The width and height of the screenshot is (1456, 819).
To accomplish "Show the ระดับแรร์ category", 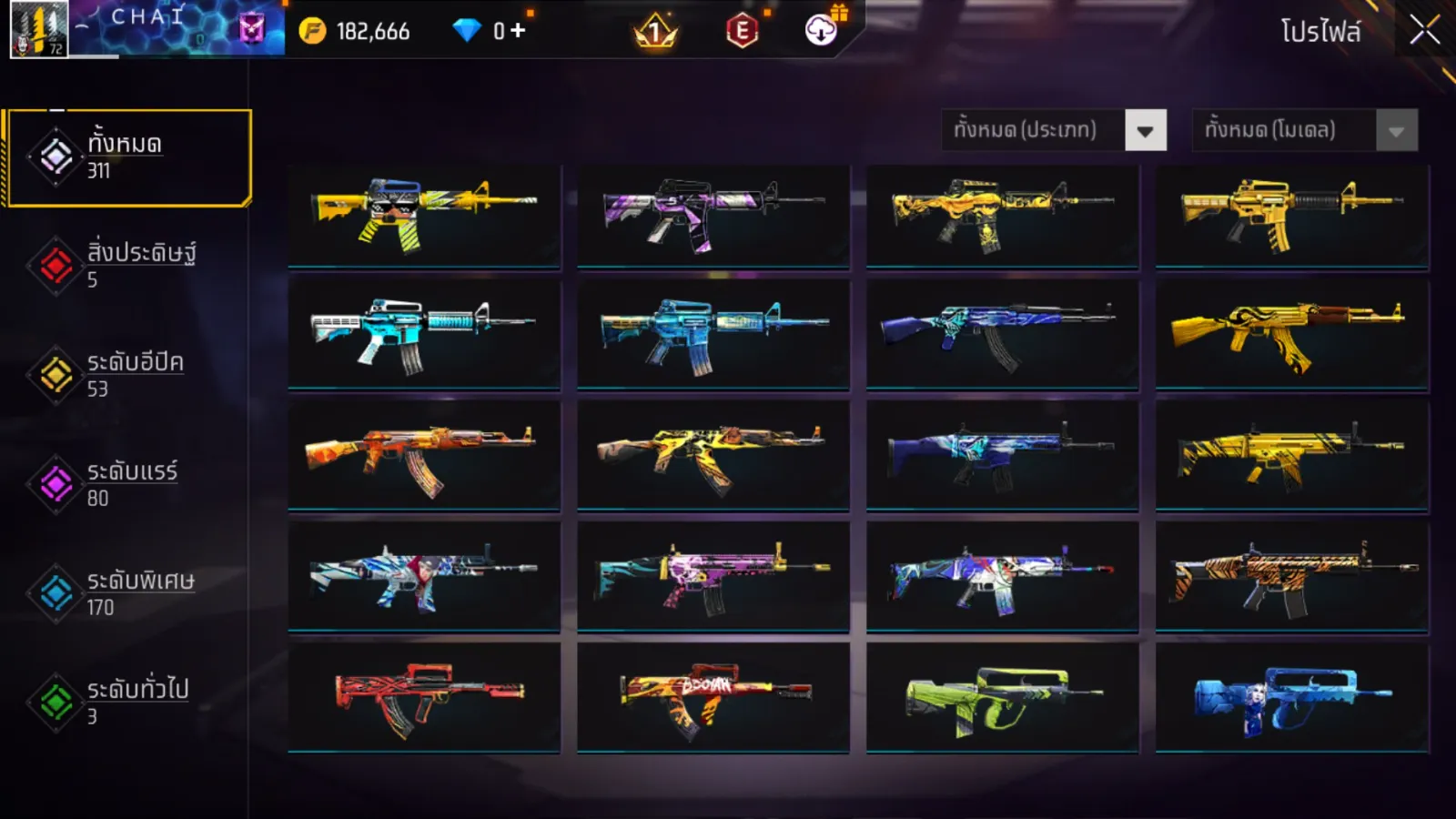I will tap(127, 483).
